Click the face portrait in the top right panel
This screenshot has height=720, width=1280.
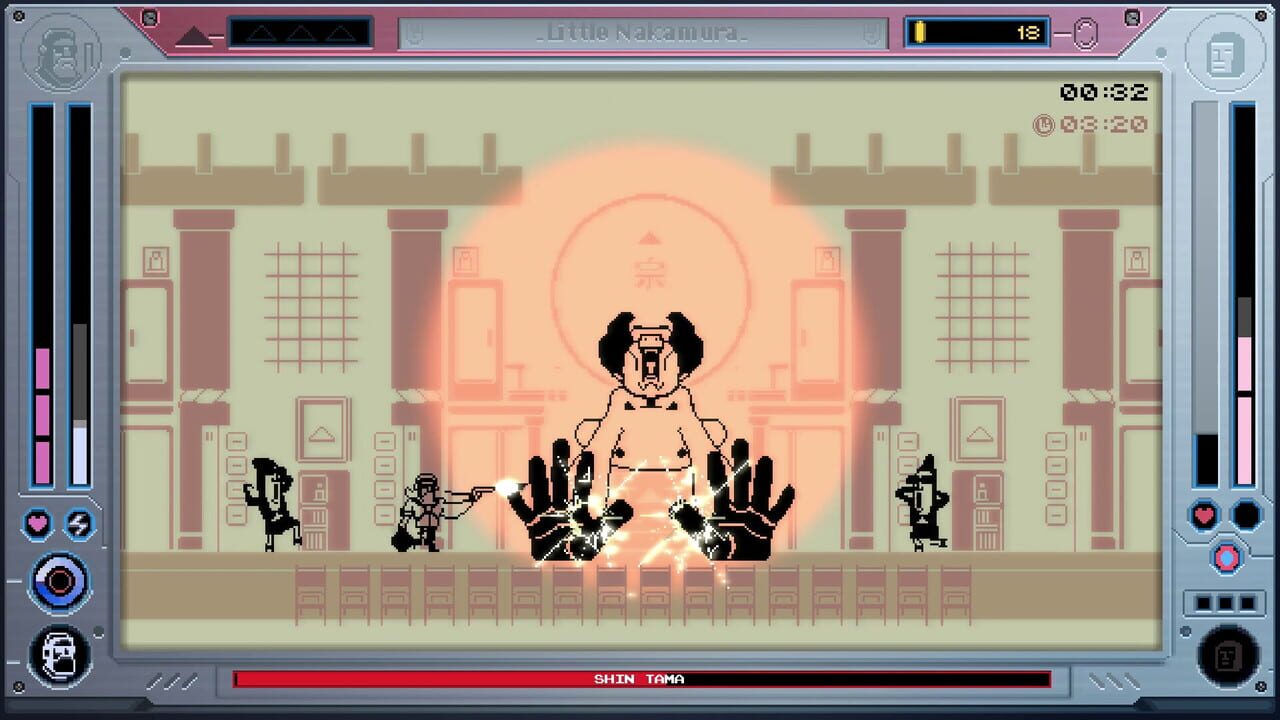click(x=1224, y=55)
